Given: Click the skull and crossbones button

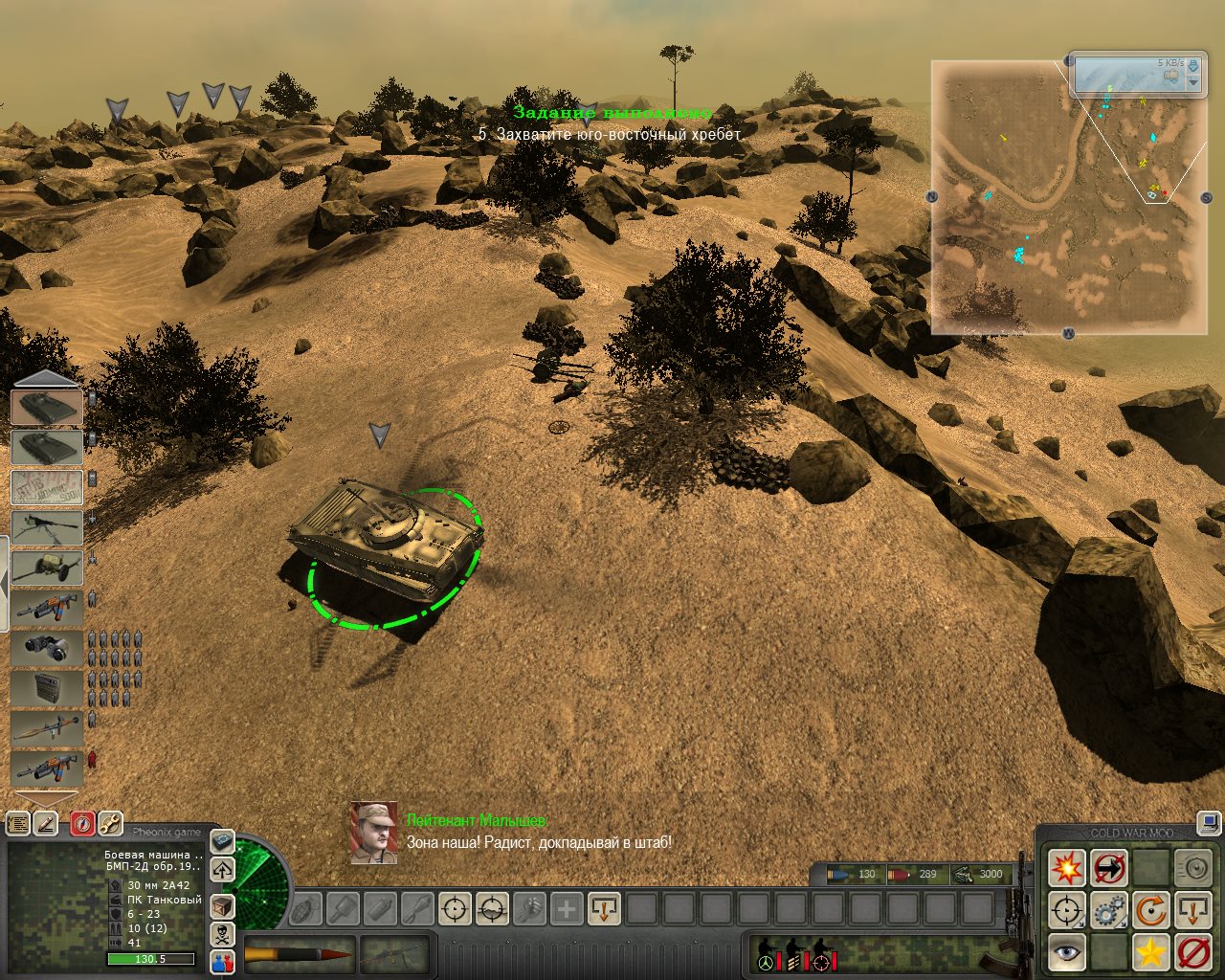Looking at the screenshot, I should [x=222, y=934].
